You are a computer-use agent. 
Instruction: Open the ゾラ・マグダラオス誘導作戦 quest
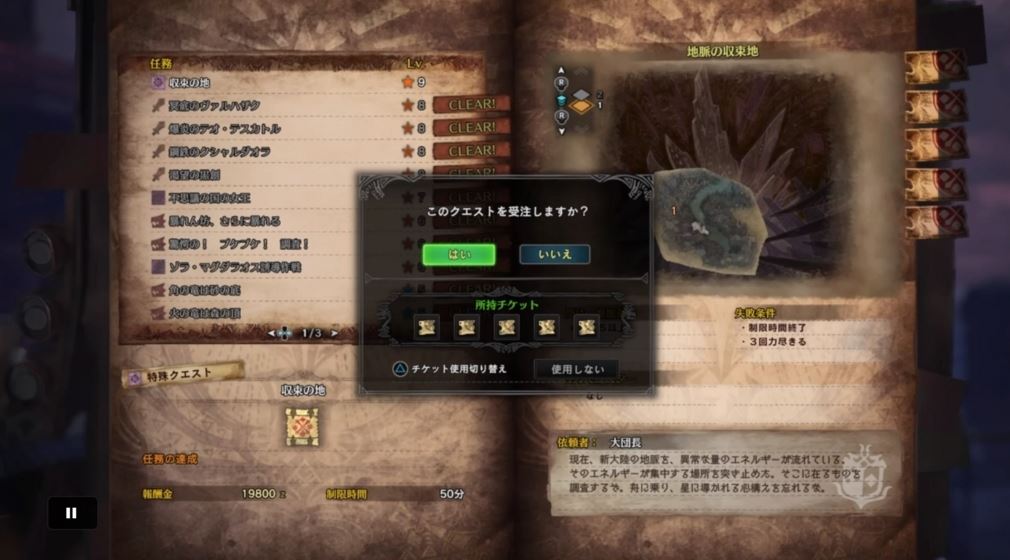(x=234, y=267)
